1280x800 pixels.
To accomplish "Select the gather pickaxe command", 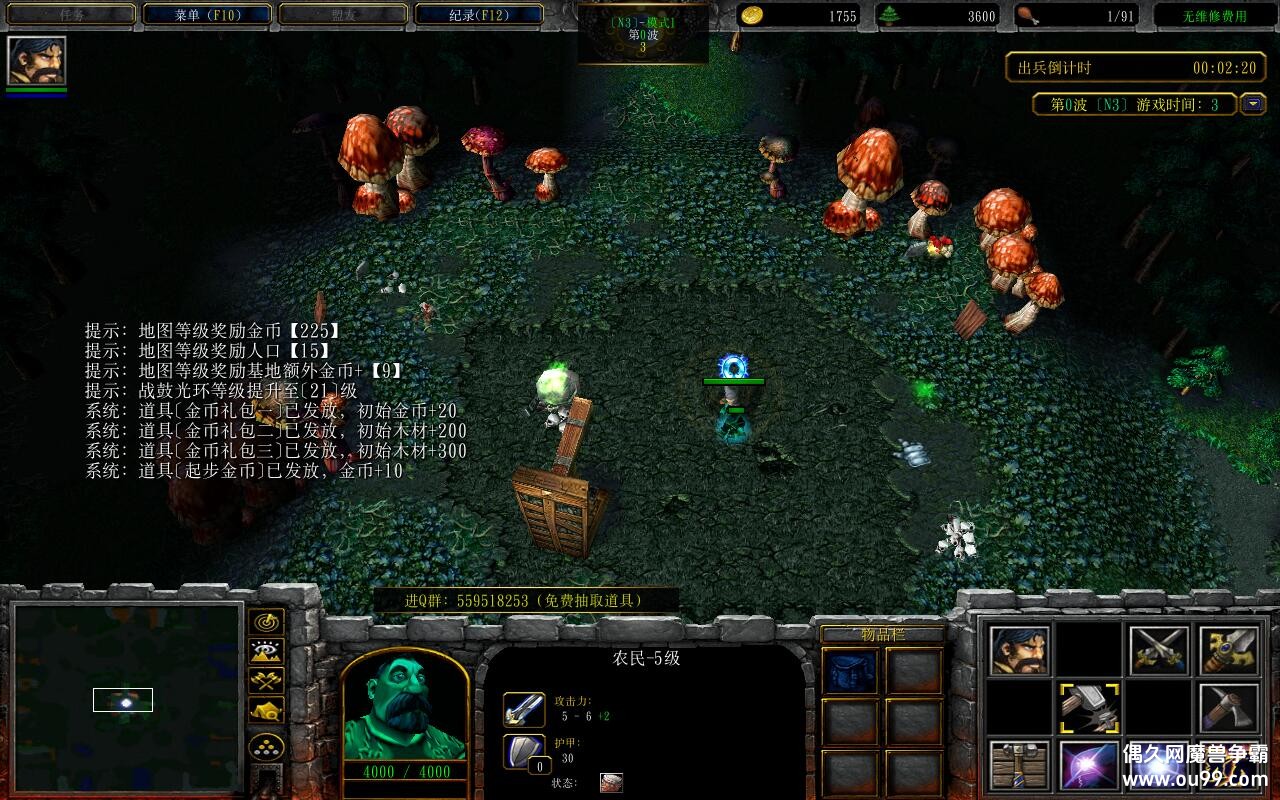I will [x=1229, y=708].
